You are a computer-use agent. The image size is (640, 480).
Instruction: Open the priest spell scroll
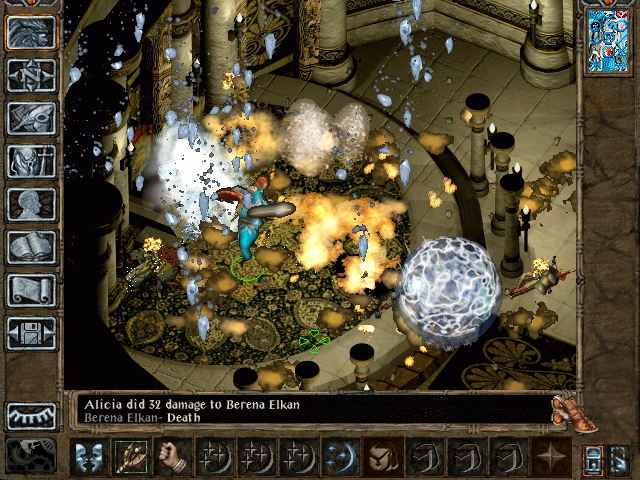(31, 290)
